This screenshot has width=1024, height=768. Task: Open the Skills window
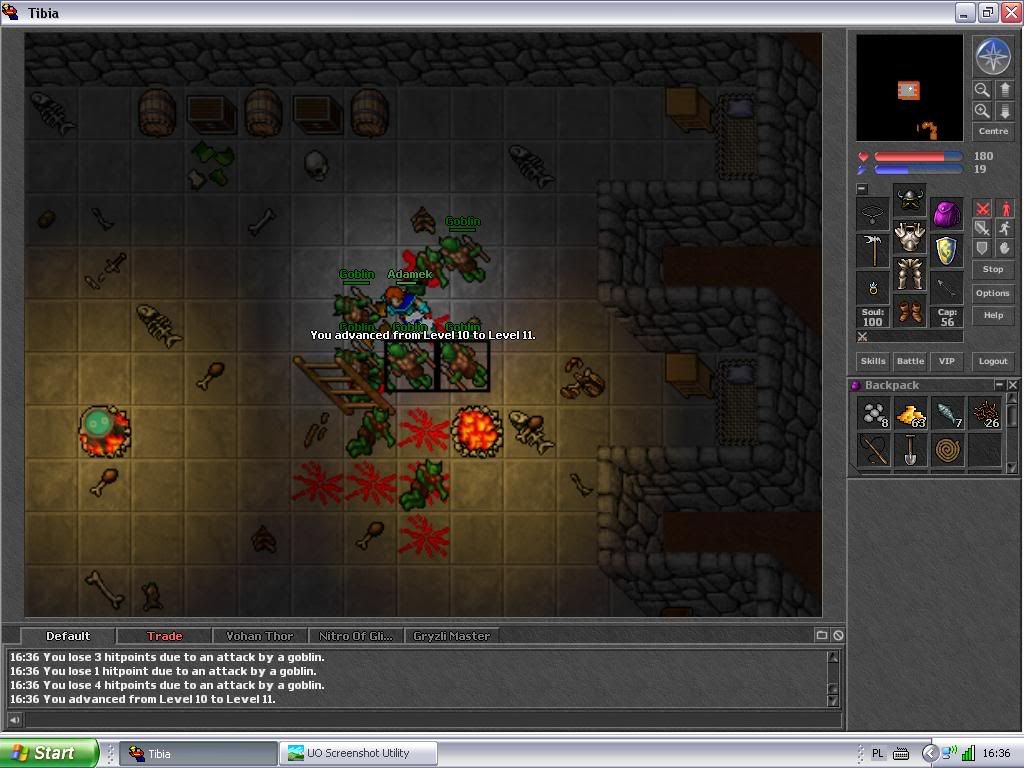(x=873, y=361)
